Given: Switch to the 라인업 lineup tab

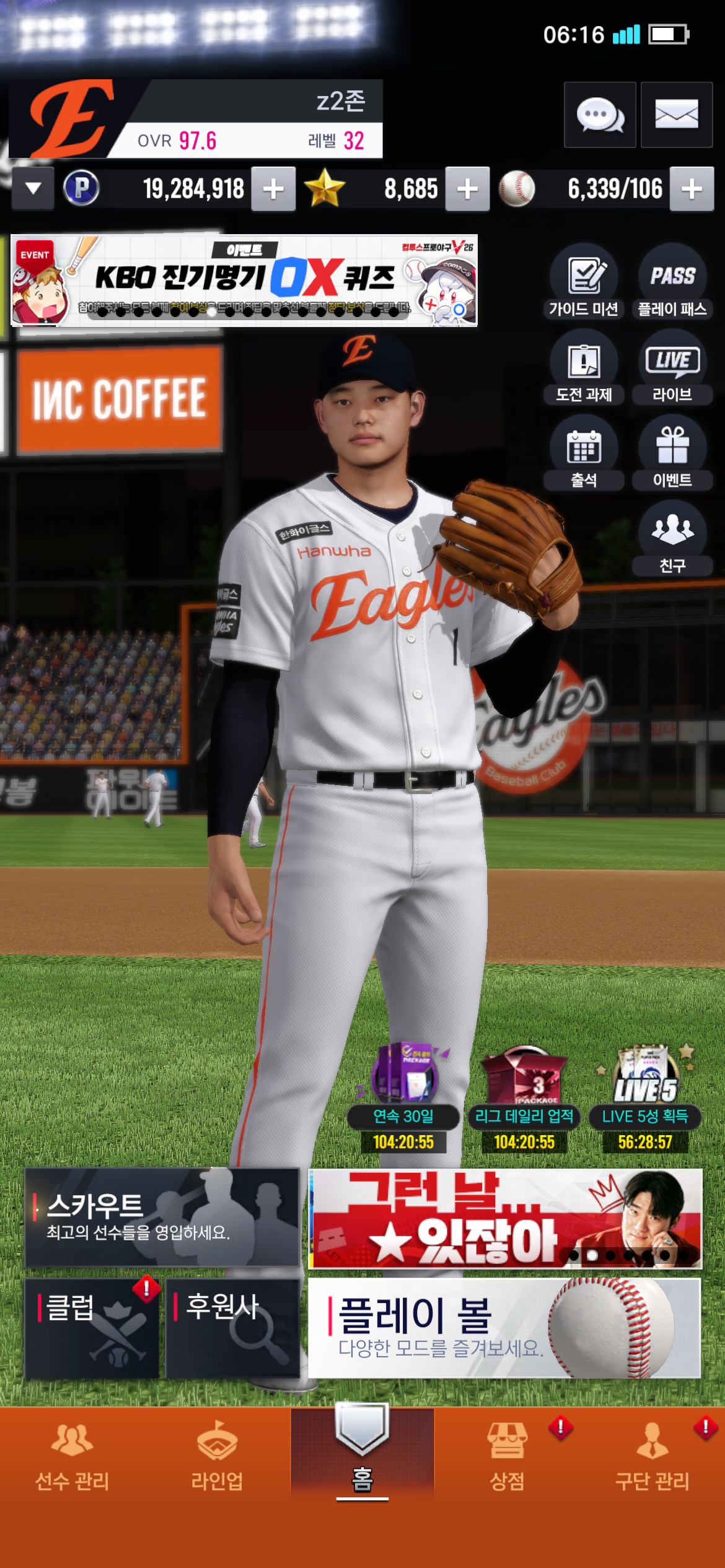Looking at the screenshot, I should pos(217,1455).
